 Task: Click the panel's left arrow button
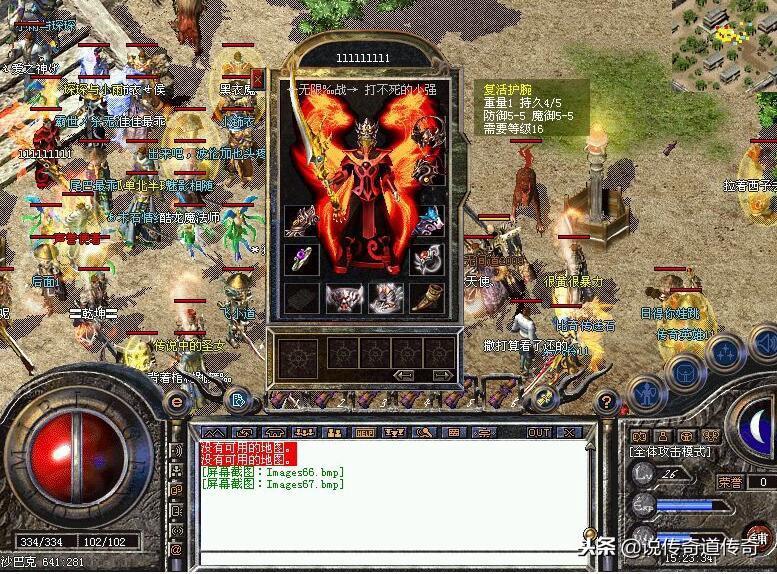coord(406,375)
